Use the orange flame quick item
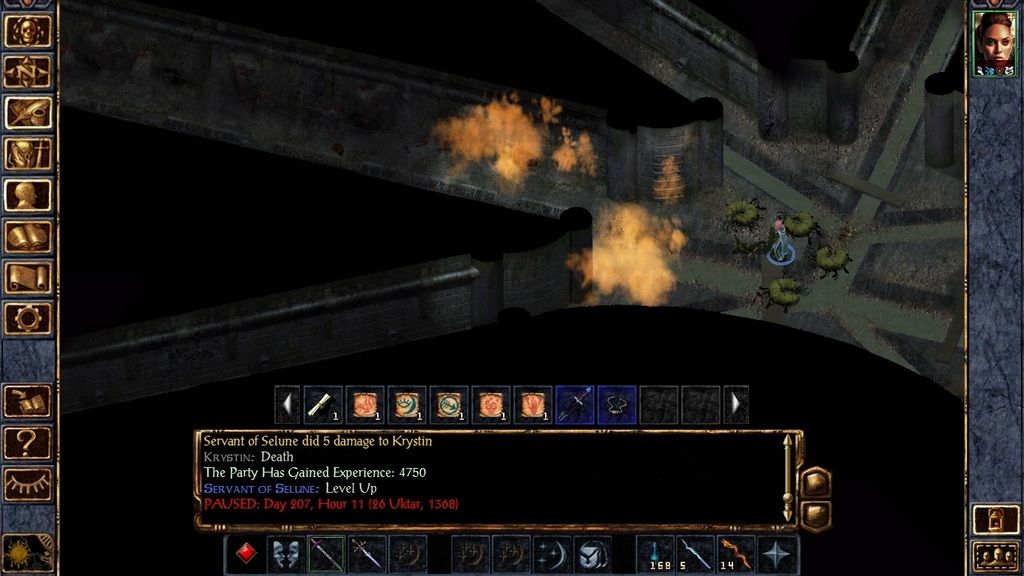 (735, 554)
